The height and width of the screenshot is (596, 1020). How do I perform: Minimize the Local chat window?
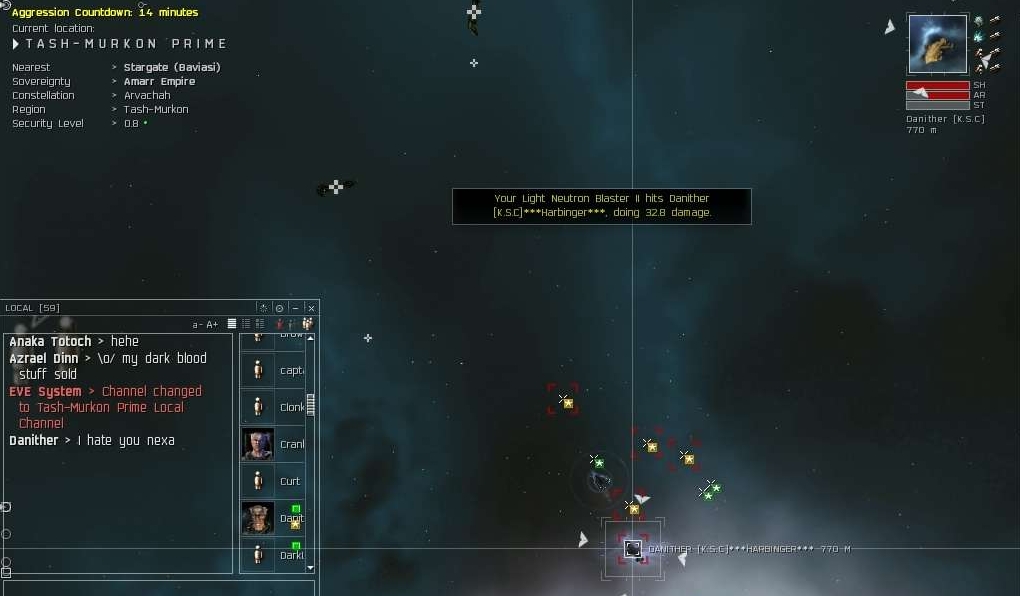click(295, 308)
